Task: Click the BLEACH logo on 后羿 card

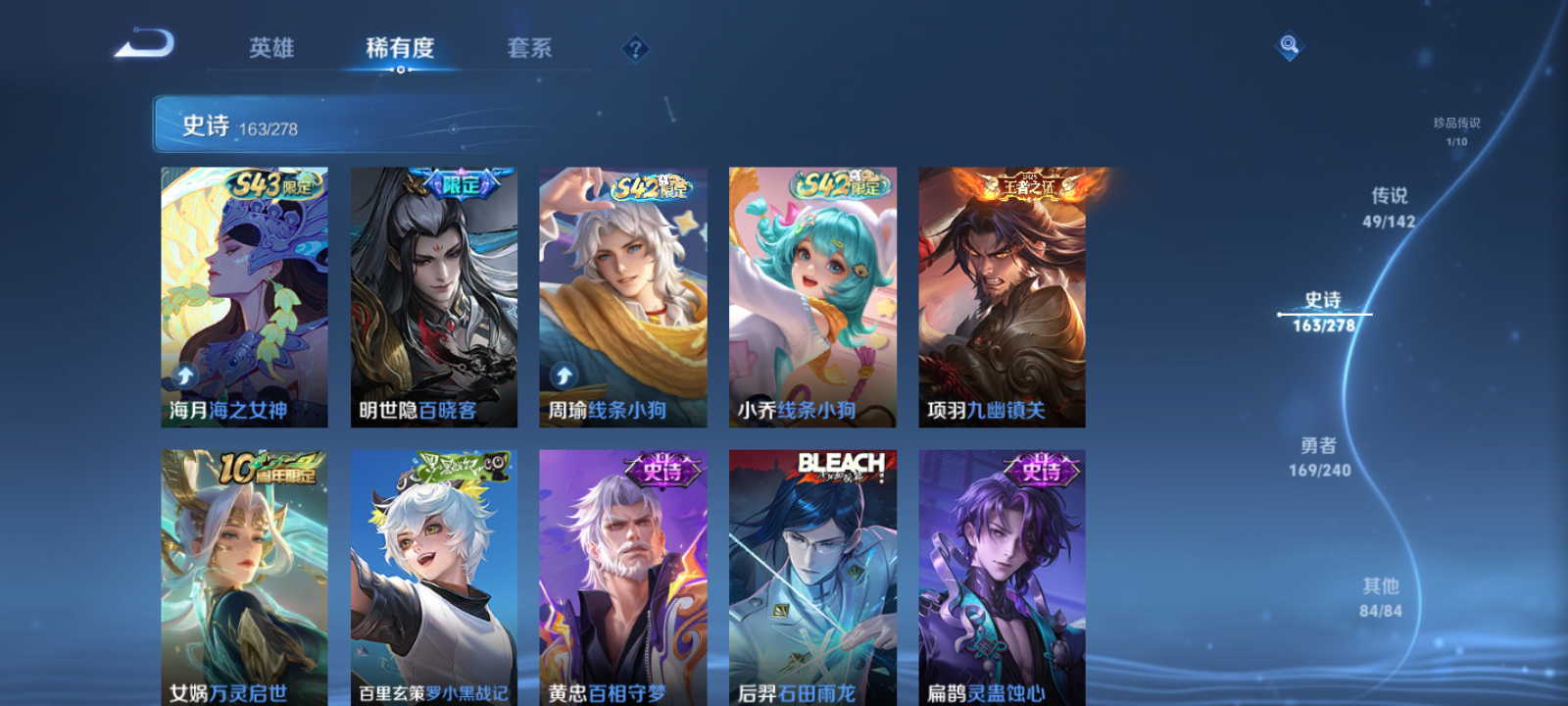Action: point(841,461)
